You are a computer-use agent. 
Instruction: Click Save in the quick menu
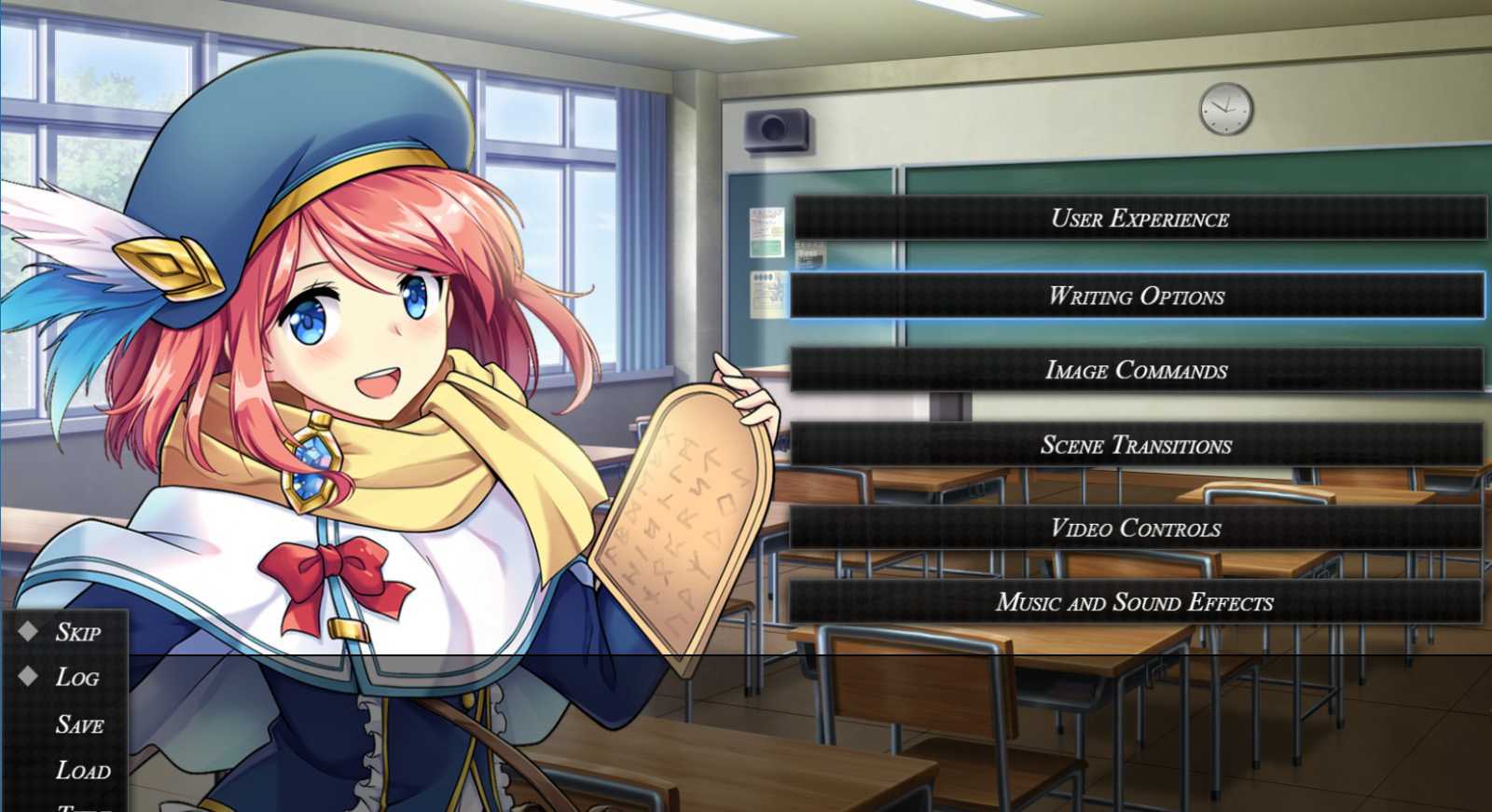[x=79, y=724]
